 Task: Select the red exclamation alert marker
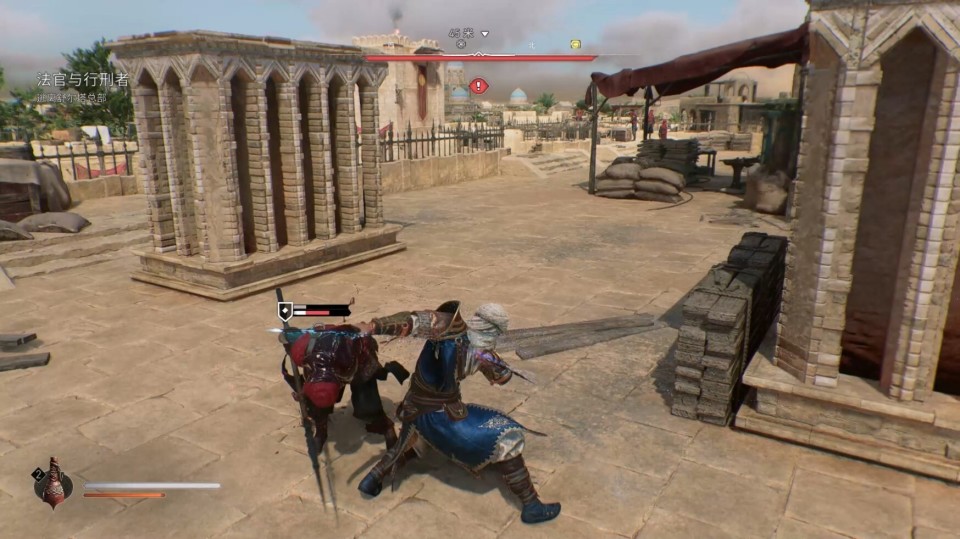[479, 86]
